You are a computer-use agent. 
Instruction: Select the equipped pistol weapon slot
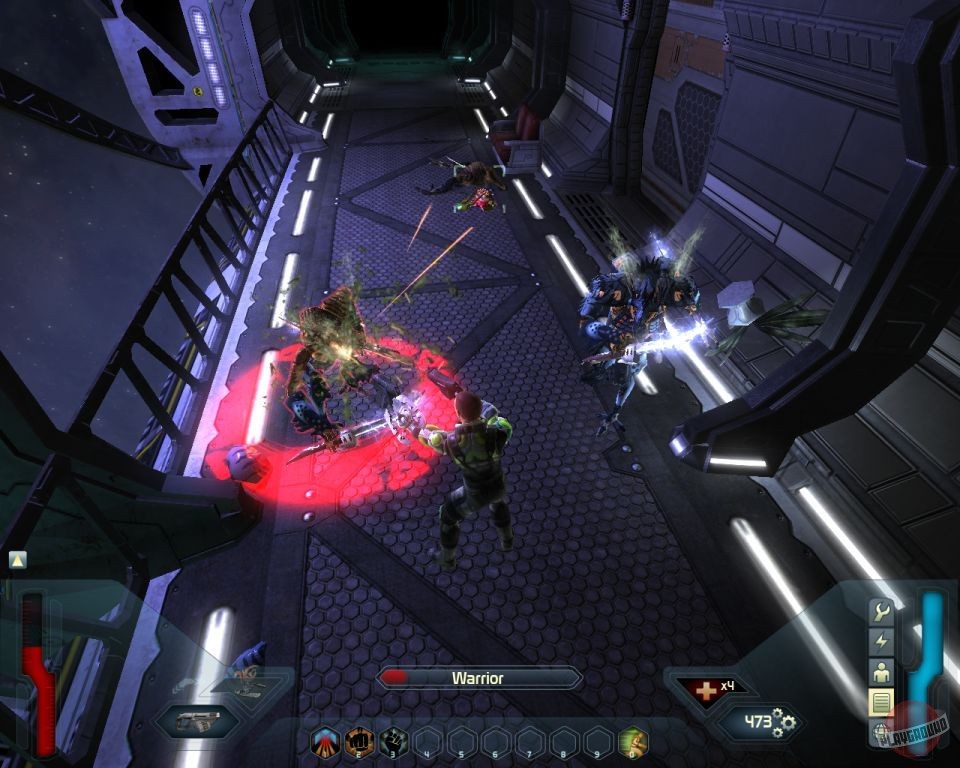198,720
